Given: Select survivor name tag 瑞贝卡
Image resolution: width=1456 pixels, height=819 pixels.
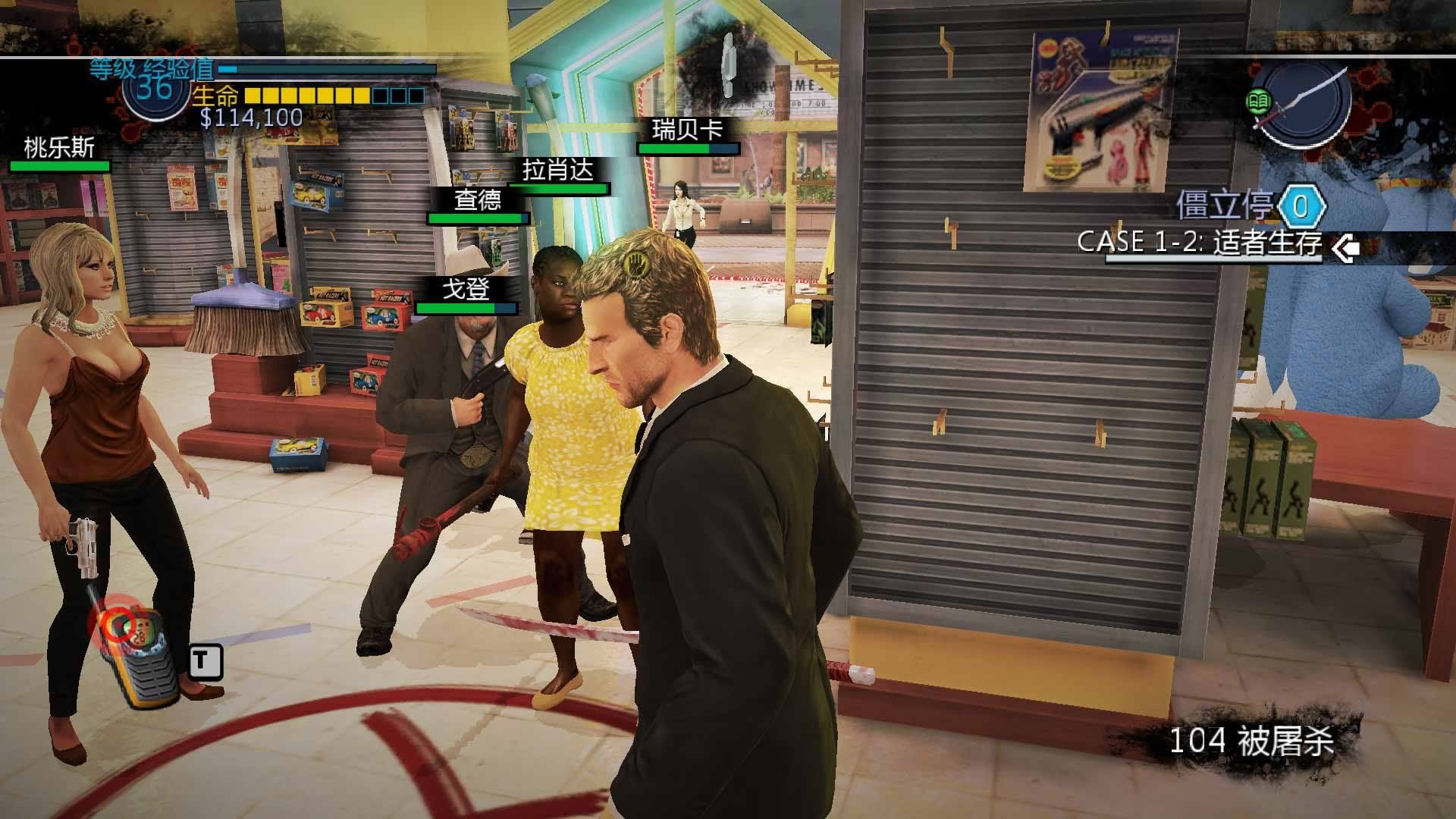Looking at the screenshot, I should (x=688, y=130).
